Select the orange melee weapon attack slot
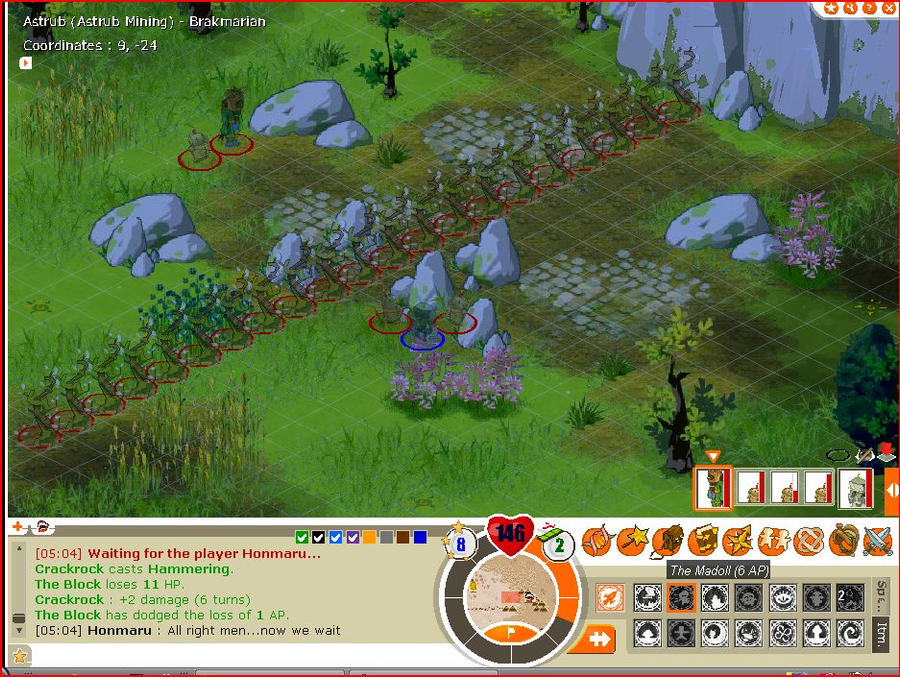The width and height of the screenshot is (900, 677). click(x=610, y=598)
